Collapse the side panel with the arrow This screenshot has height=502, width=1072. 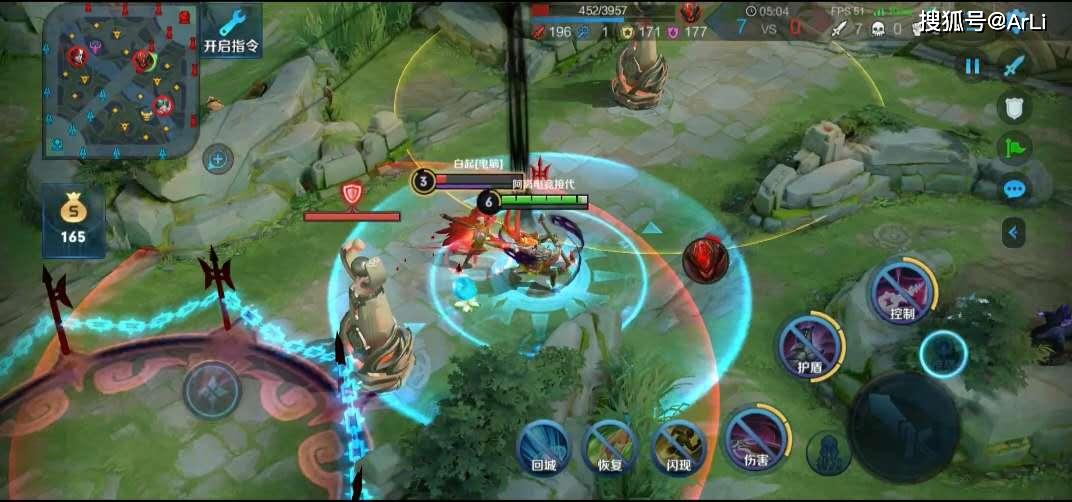click(1014, 233)
